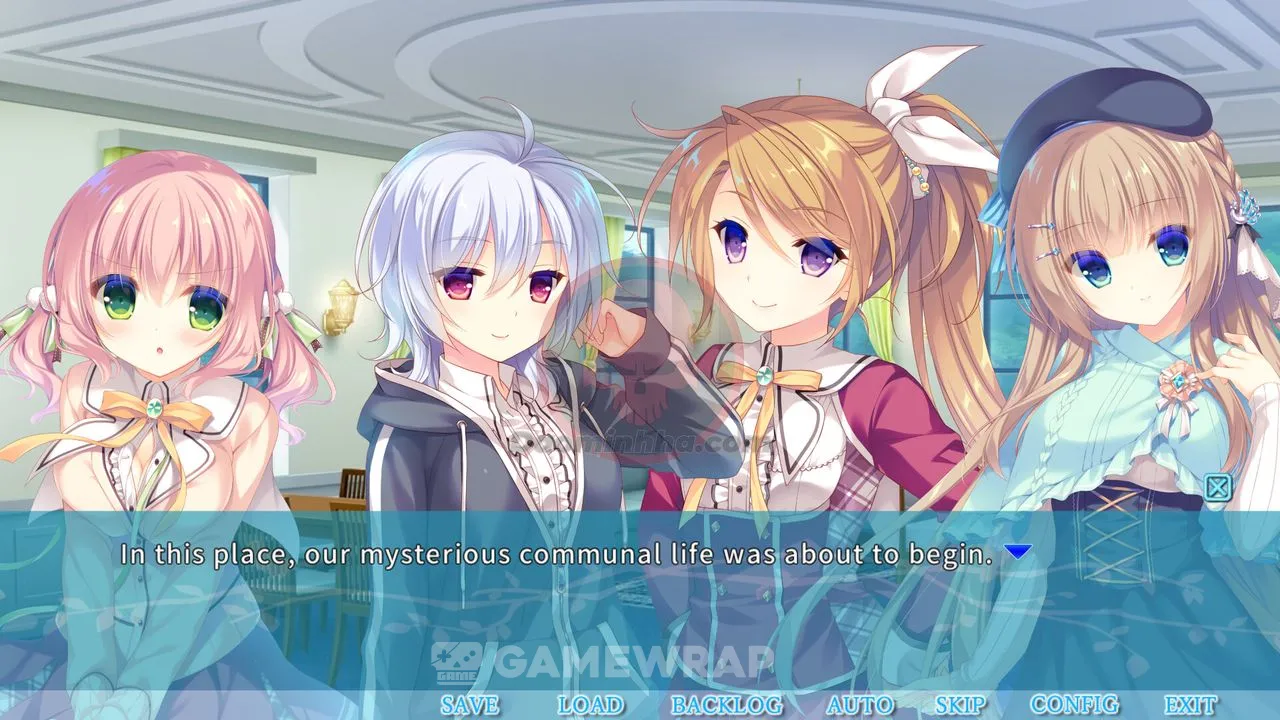Image resolution: width=1280 pixels, height=720 pixels.
Task: Click EXIT to quit the game
Action: (x=1190, y=705)
